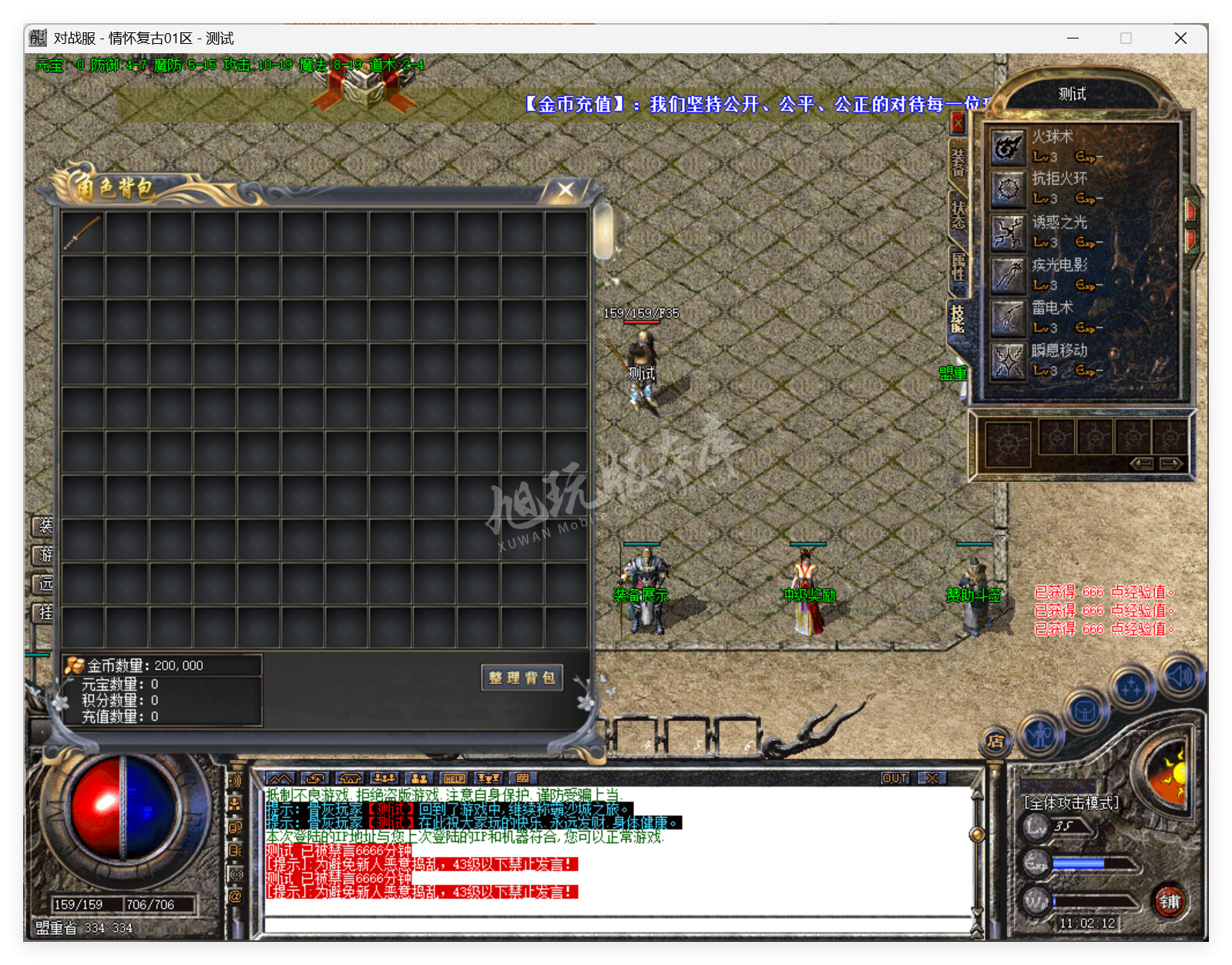Click the OUT button on the chat window
Viewport: 1232px width, 965px height.
[895, 778]
